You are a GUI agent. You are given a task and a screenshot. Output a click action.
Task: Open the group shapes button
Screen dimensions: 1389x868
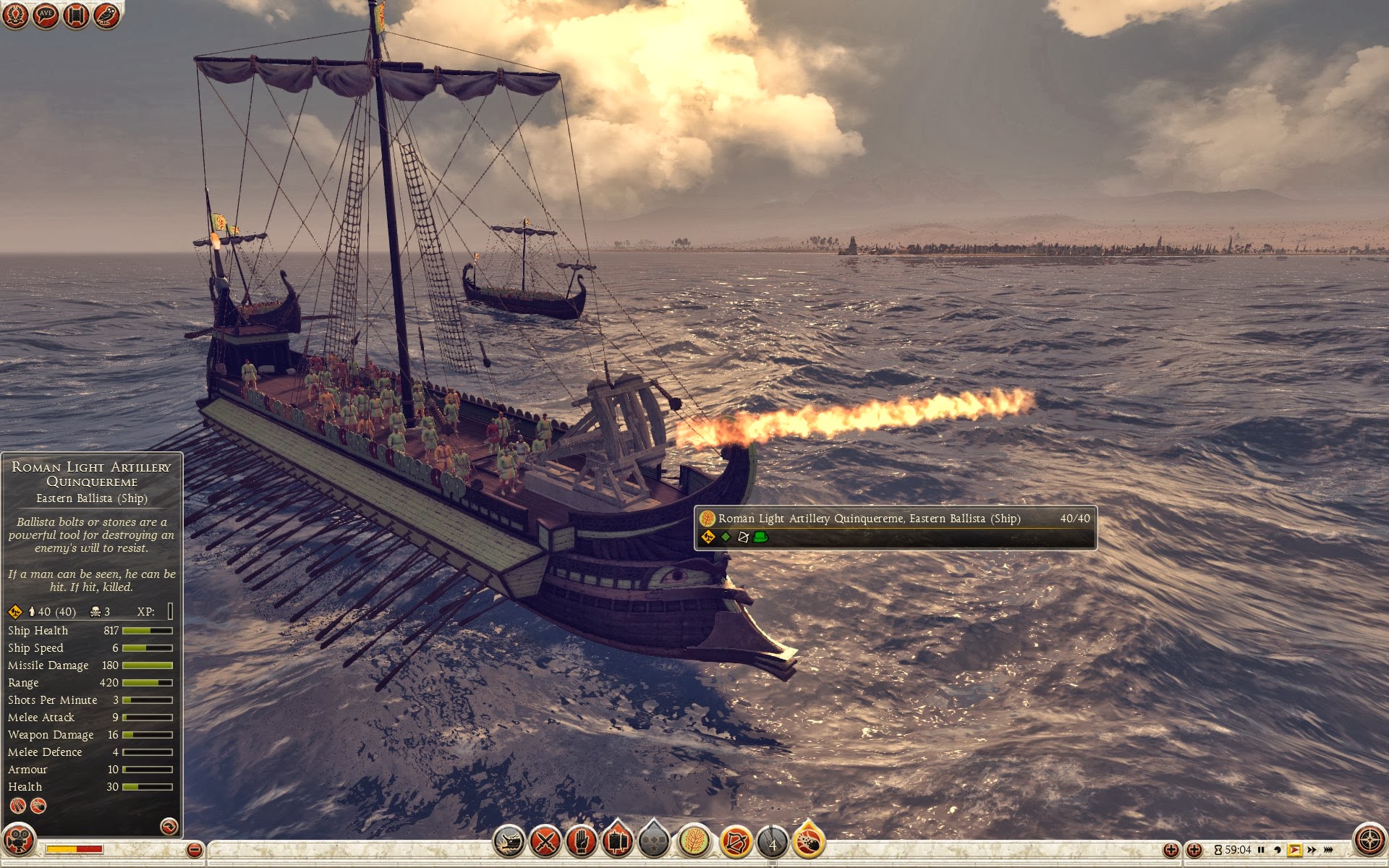point(653,841)
